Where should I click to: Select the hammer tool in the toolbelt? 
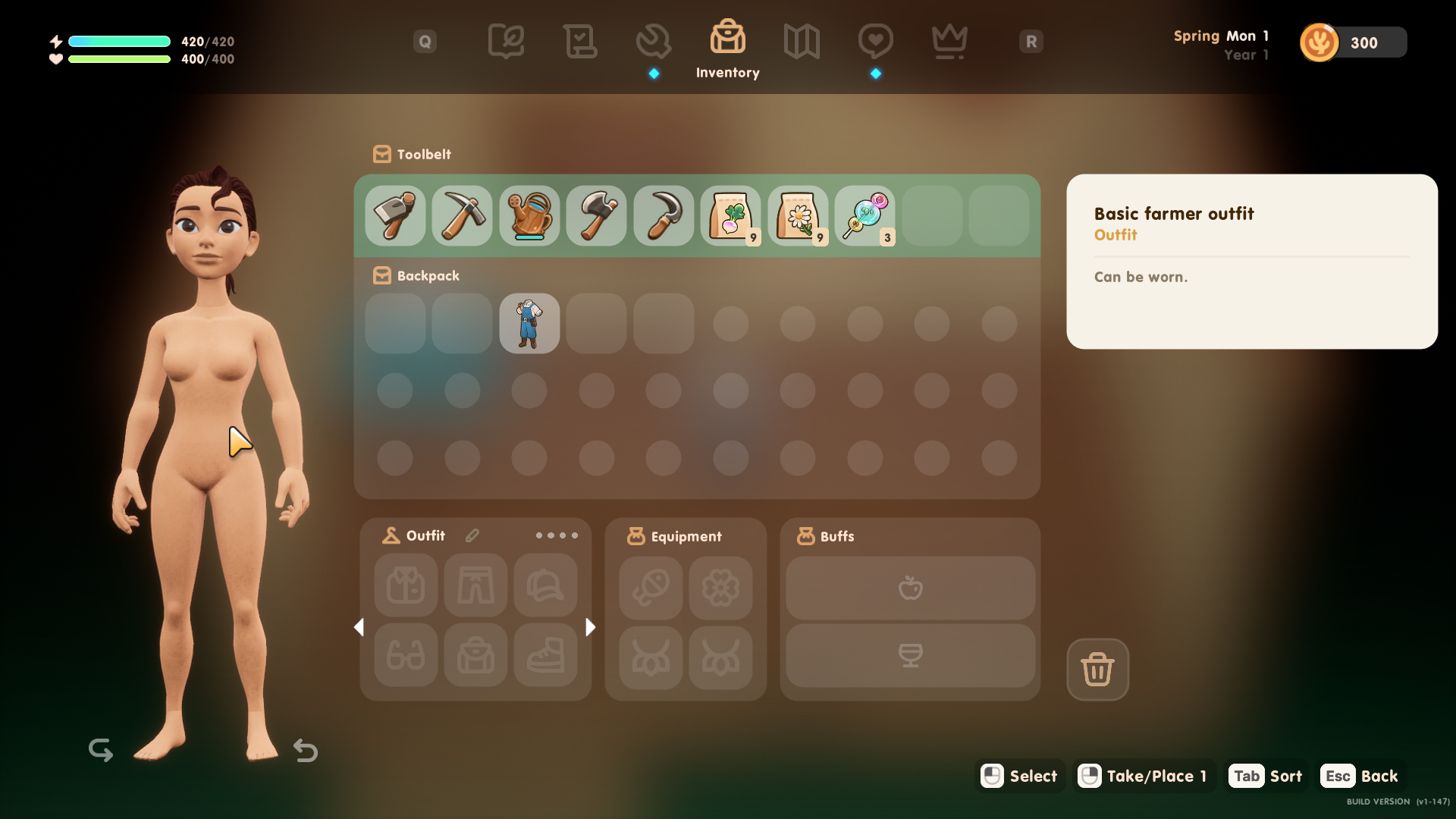pos(395,216)
